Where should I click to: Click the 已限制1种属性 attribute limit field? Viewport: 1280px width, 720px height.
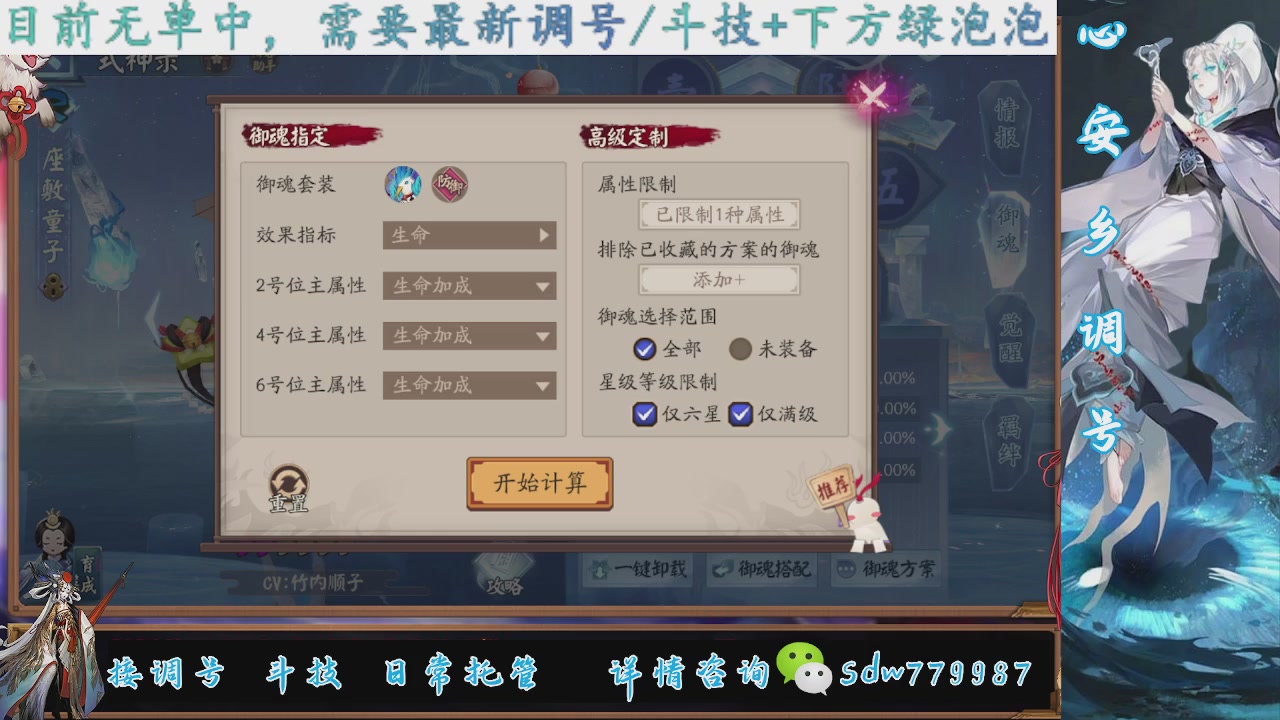[x=718, y=215]
